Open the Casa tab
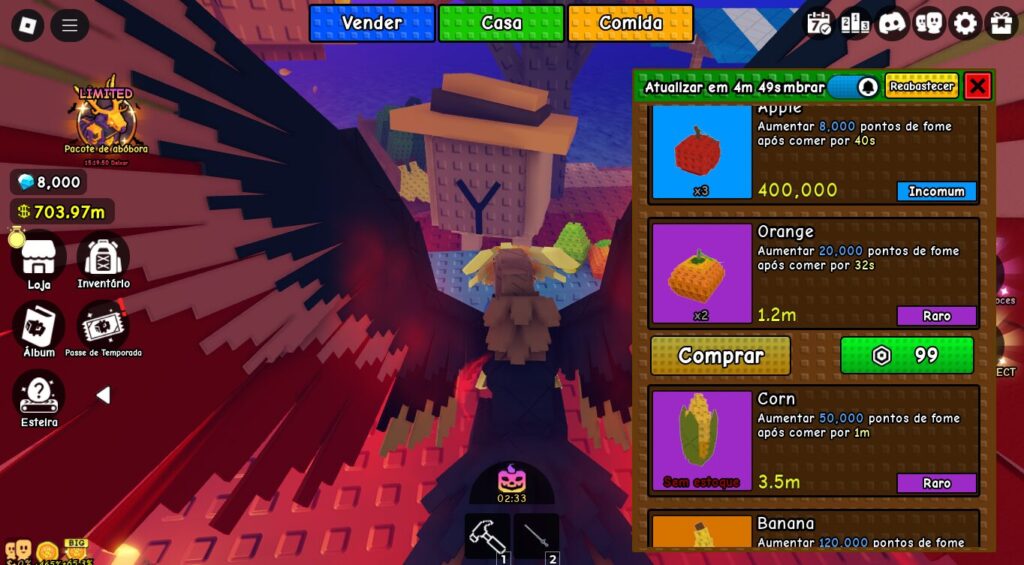Screen dimensions: 1024x565 pyautogui.click(x=501, y=23)
